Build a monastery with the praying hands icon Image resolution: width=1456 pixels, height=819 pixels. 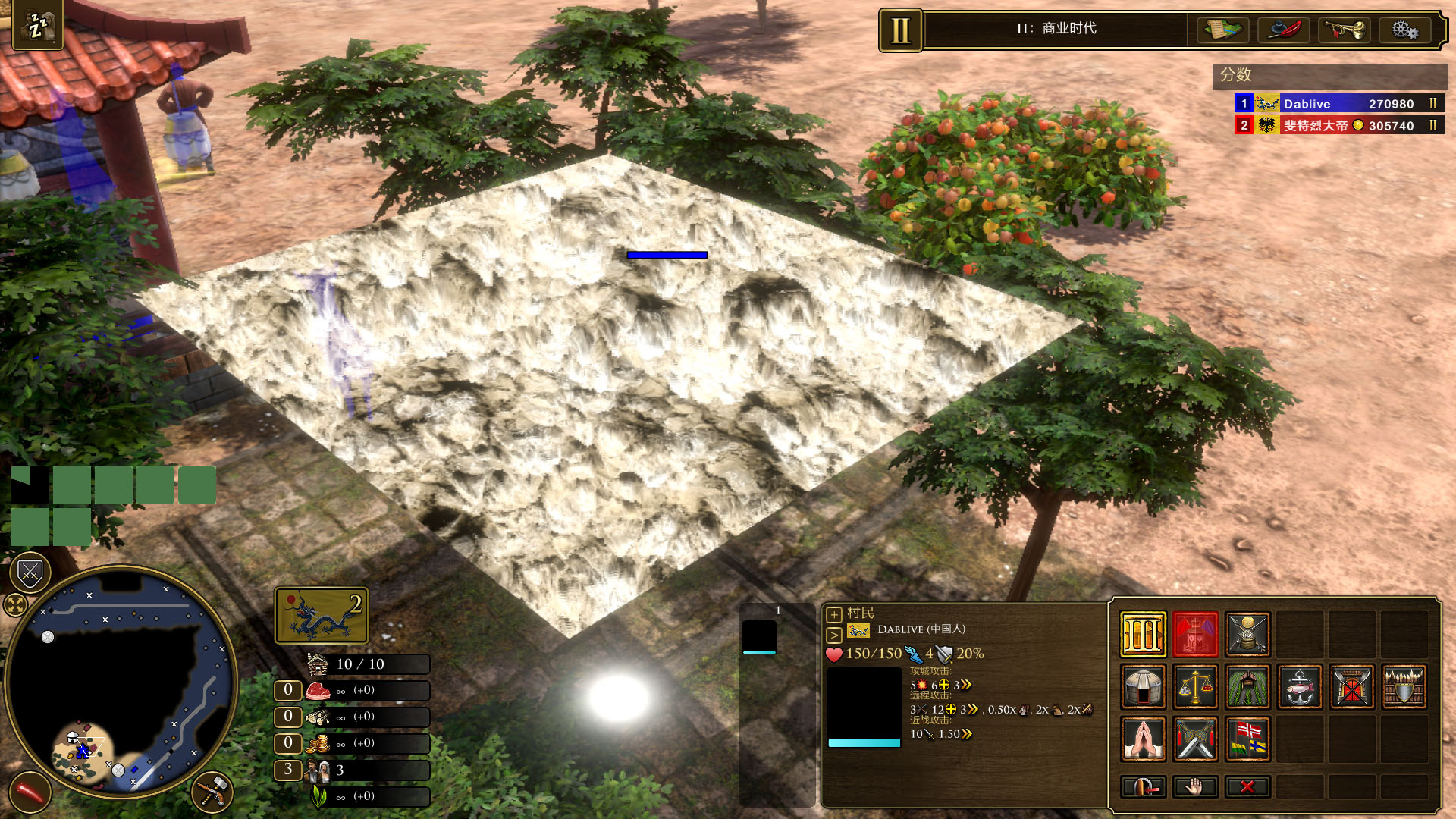(1143, 739)
